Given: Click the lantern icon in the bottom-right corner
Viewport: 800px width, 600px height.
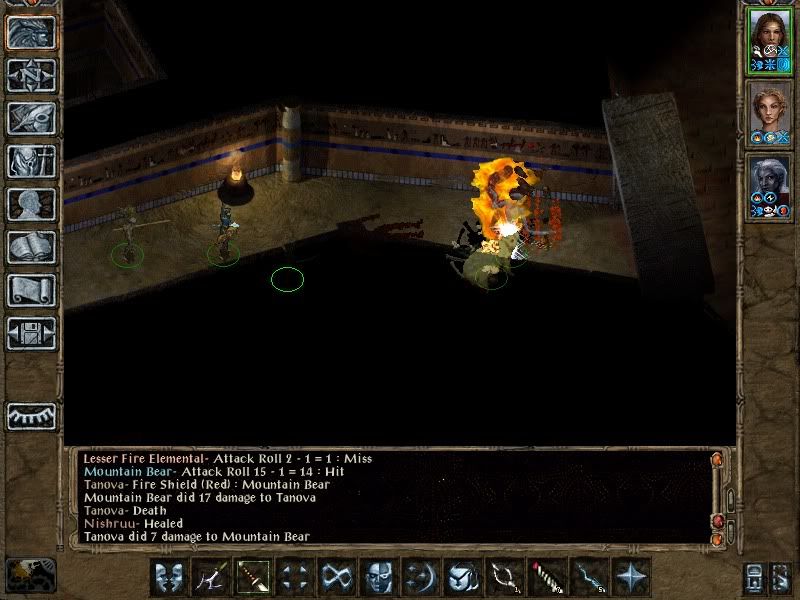Looking at the screenshot, I should 753,577.
